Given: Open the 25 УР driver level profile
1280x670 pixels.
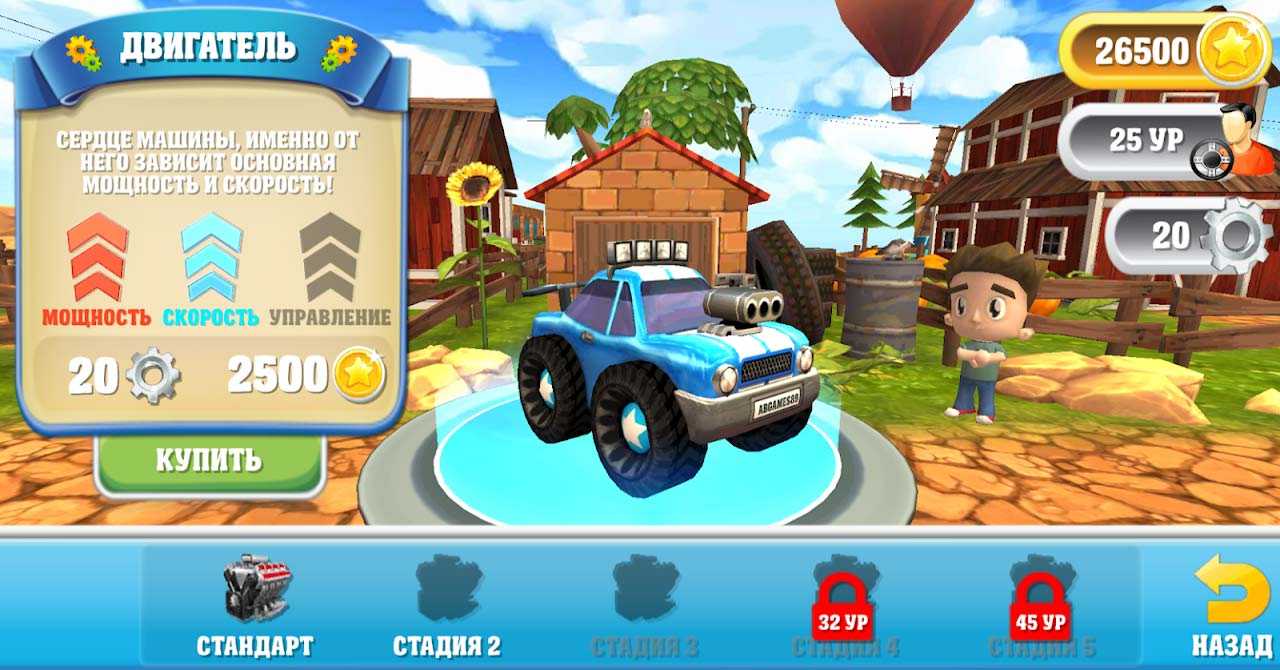Looking at the screenshot, I should point(1166,142).
